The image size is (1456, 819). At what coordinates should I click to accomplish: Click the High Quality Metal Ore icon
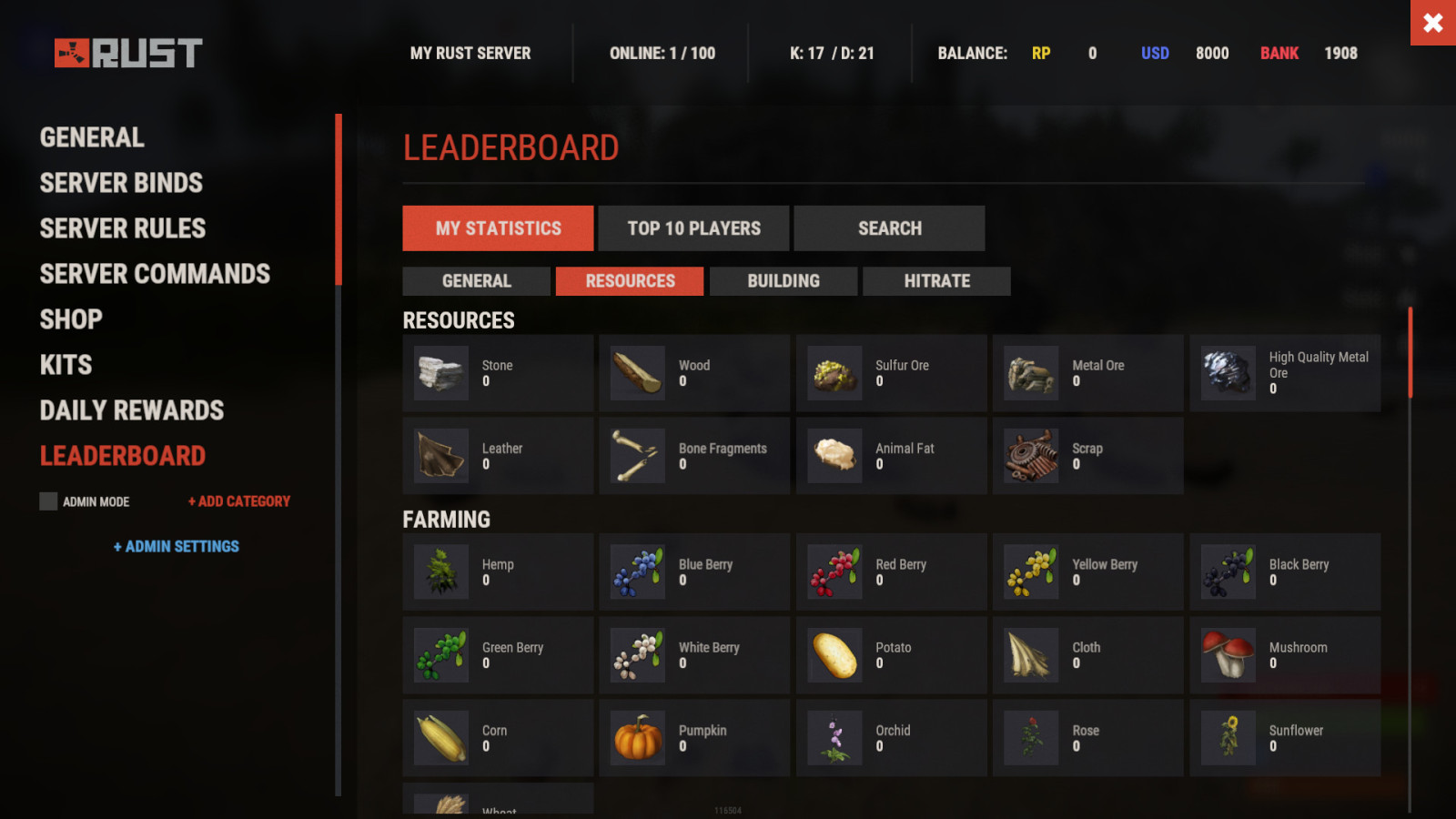pyautogui.click(x=1227, y=372)
